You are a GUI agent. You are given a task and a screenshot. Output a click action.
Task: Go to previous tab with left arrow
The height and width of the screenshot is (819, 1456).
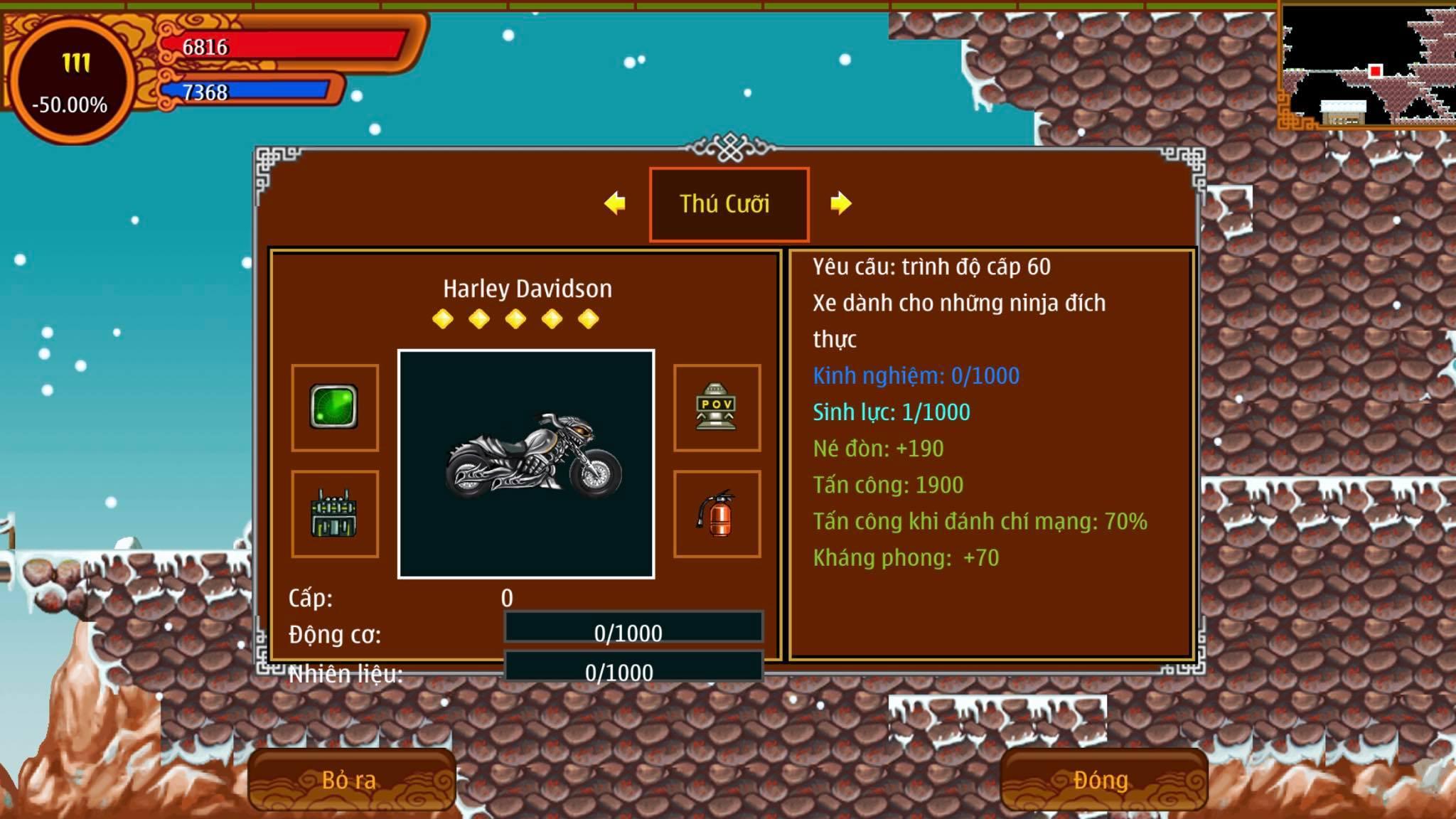[615, 203]
